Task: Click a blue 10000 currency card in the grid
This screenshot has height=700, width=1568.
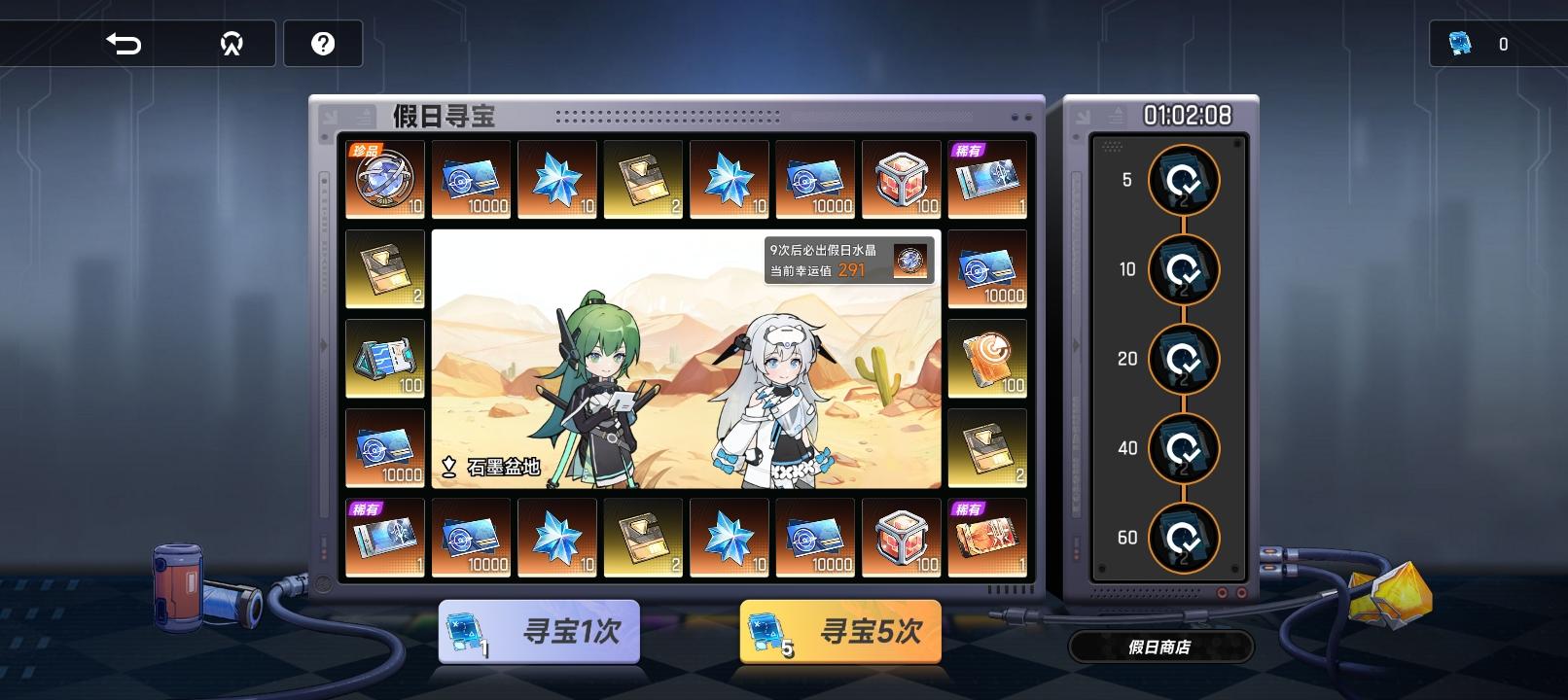Action: point(473,180)
